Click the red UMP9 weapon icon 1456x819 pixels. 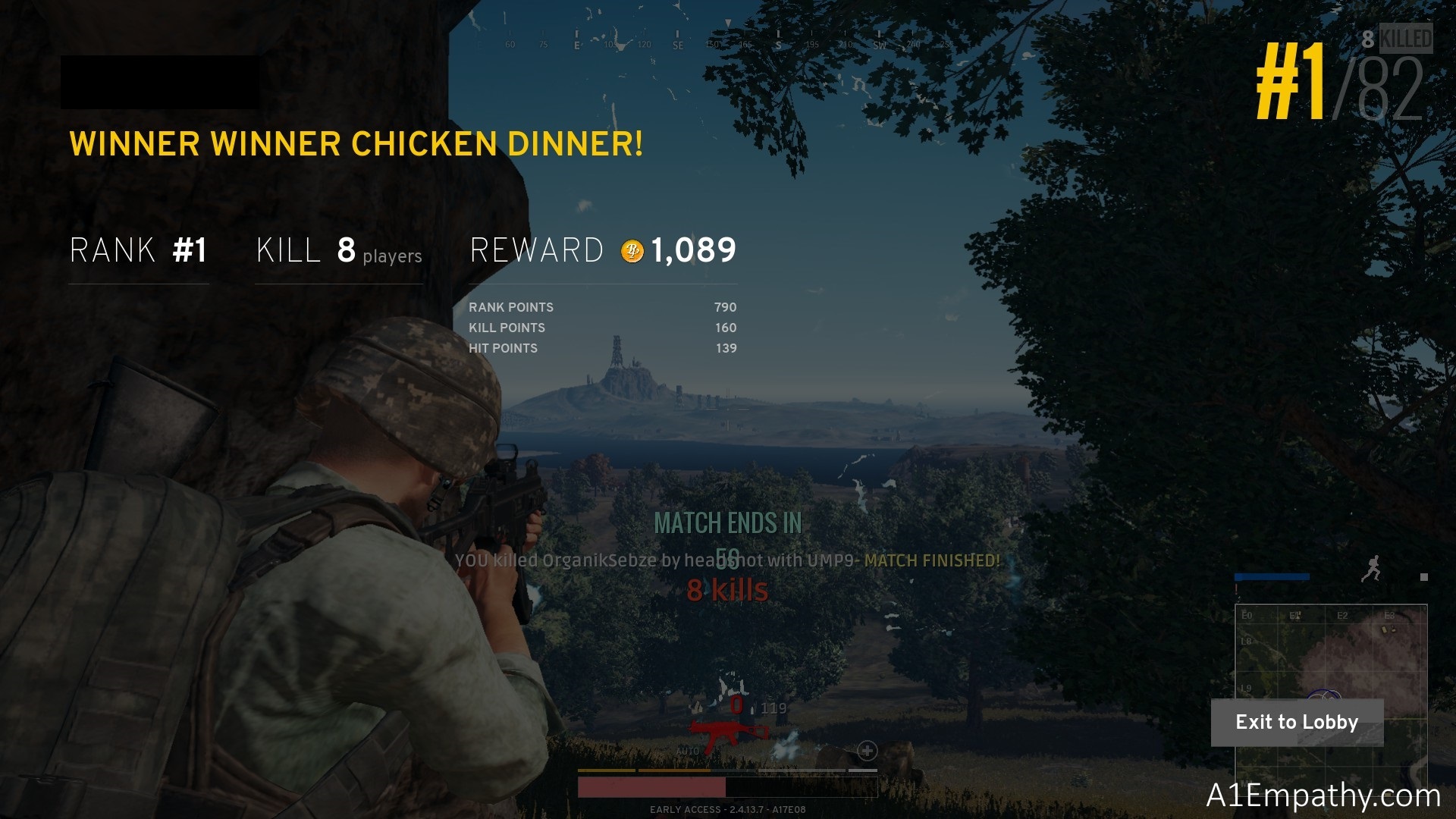(x=726, y=730)
